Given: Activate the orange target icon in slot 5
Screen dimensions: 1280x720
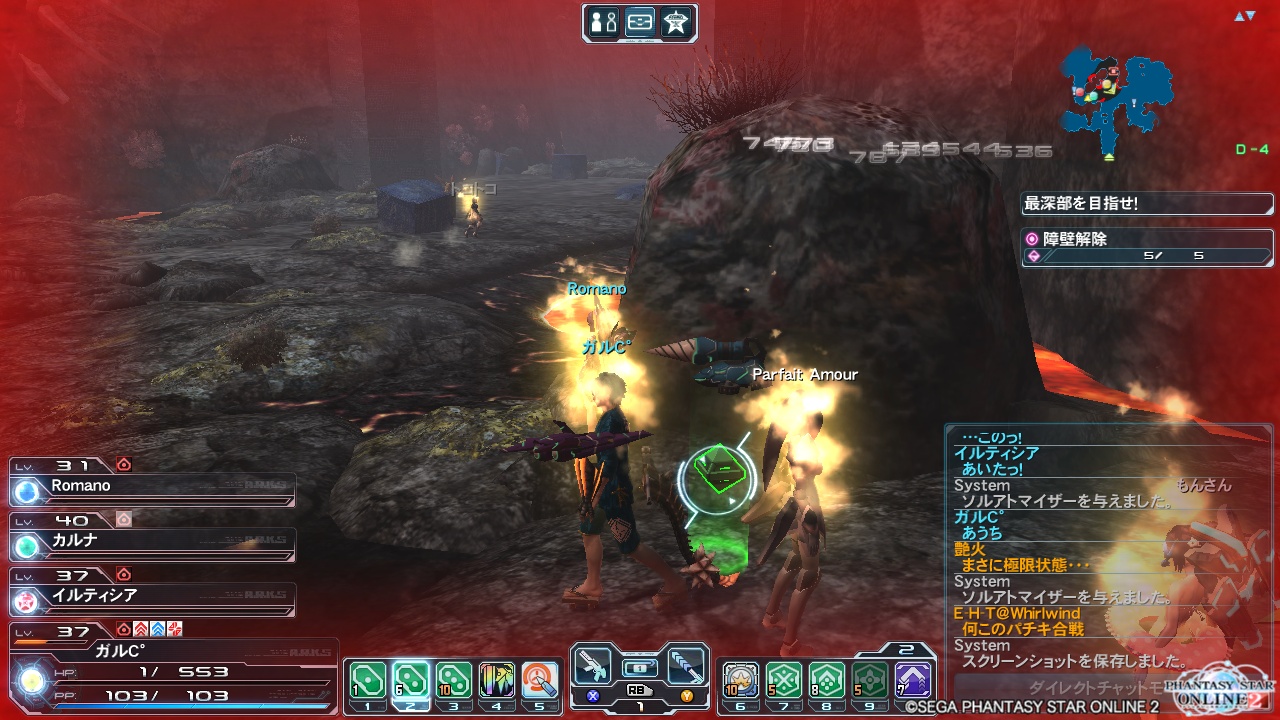Looking at the screenshot, I should (540, 680).
